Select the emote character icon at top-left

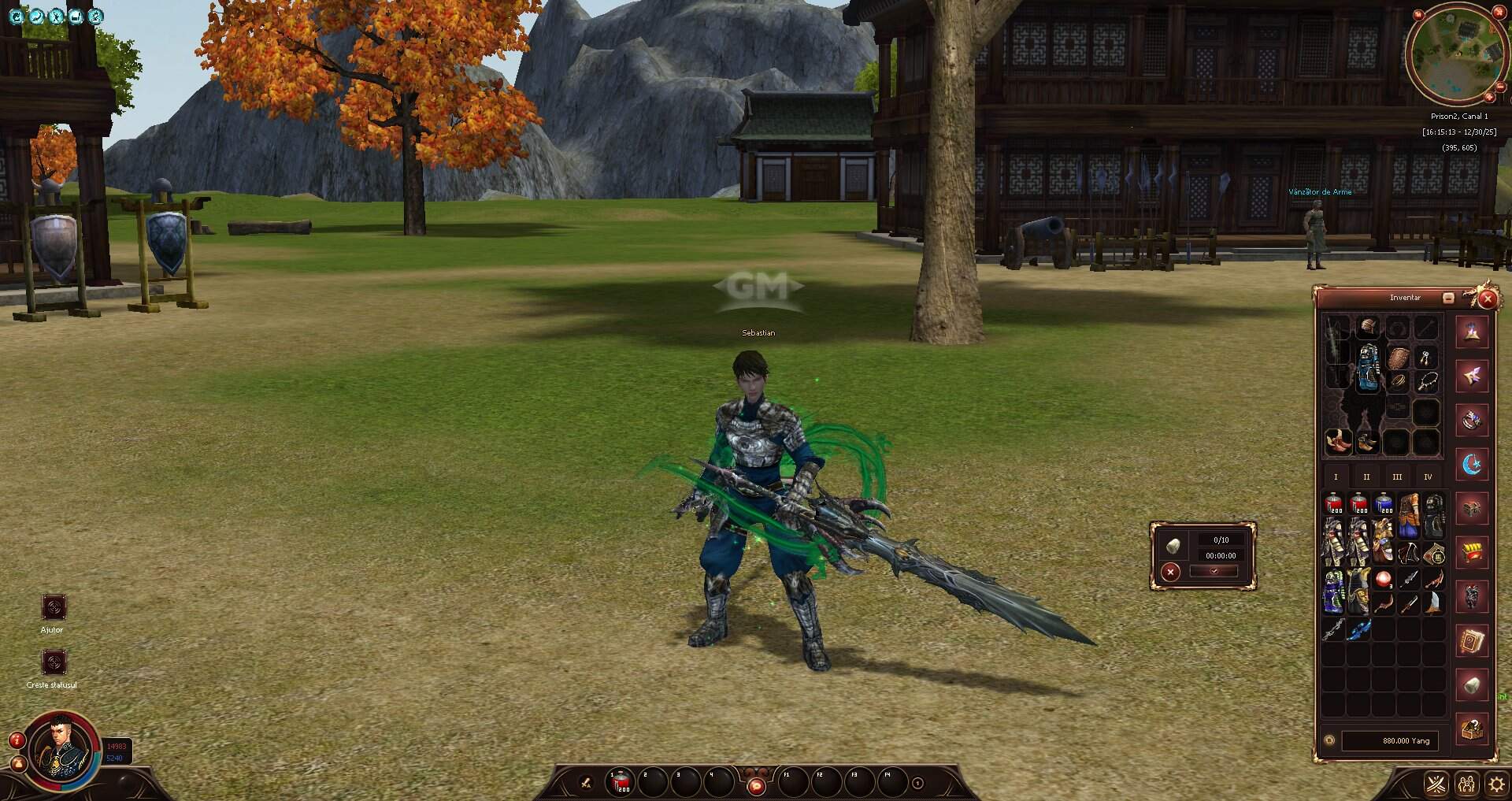(55, 16)
